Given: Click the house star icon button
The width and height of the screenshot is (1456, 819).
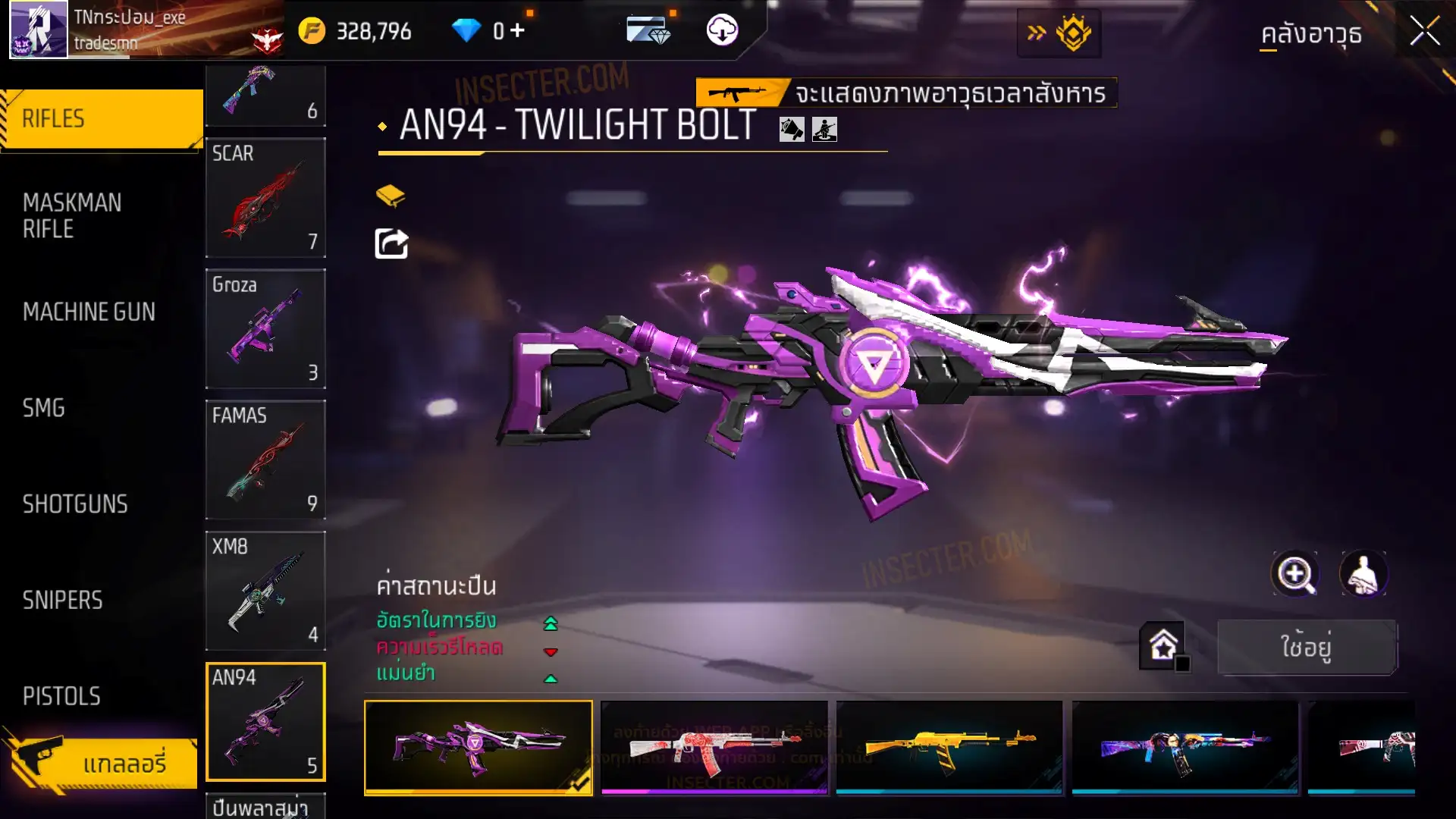Looking at the screenshot, I should pyautogui.click(x=1163, y=646).
